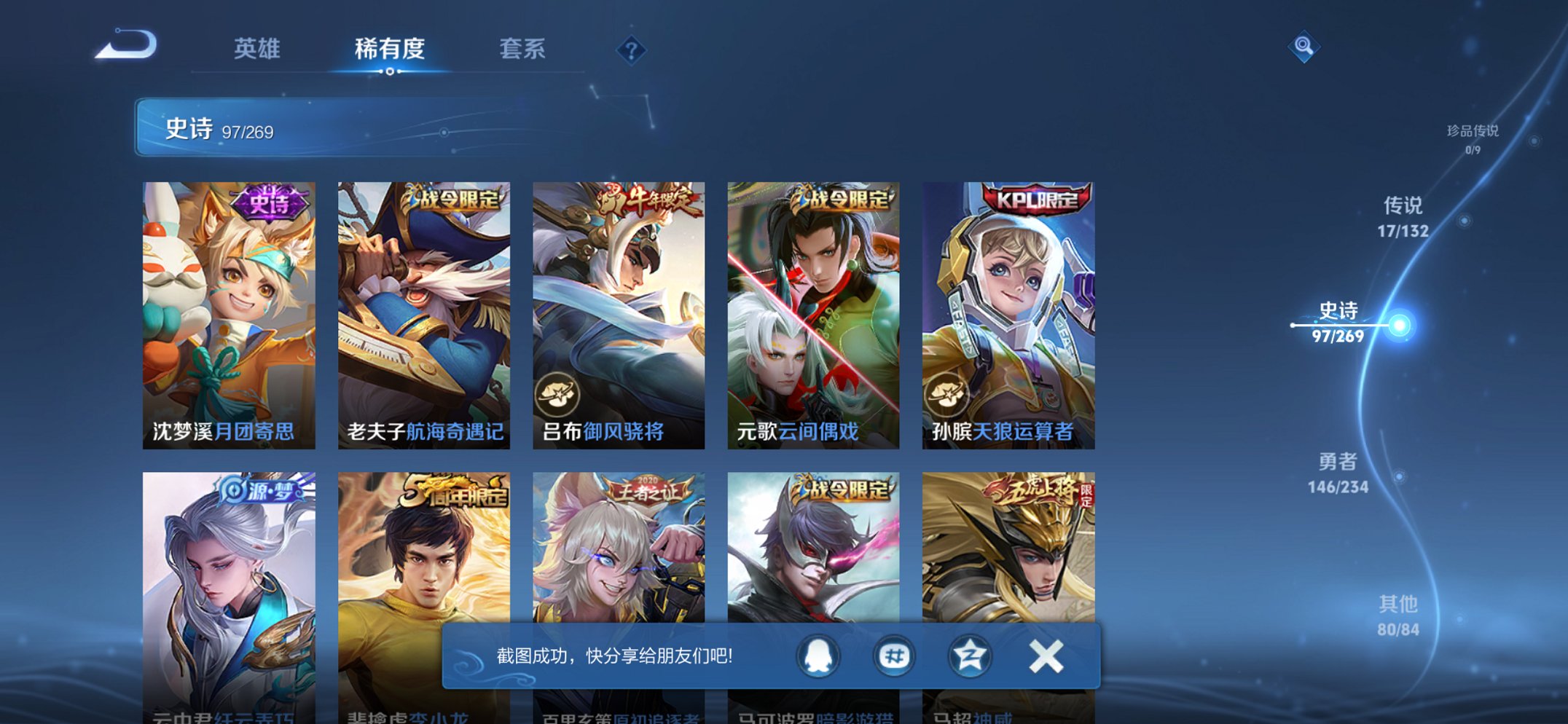
Task: Select the currently active 稀有度 tab
Action: click(388, 49)
